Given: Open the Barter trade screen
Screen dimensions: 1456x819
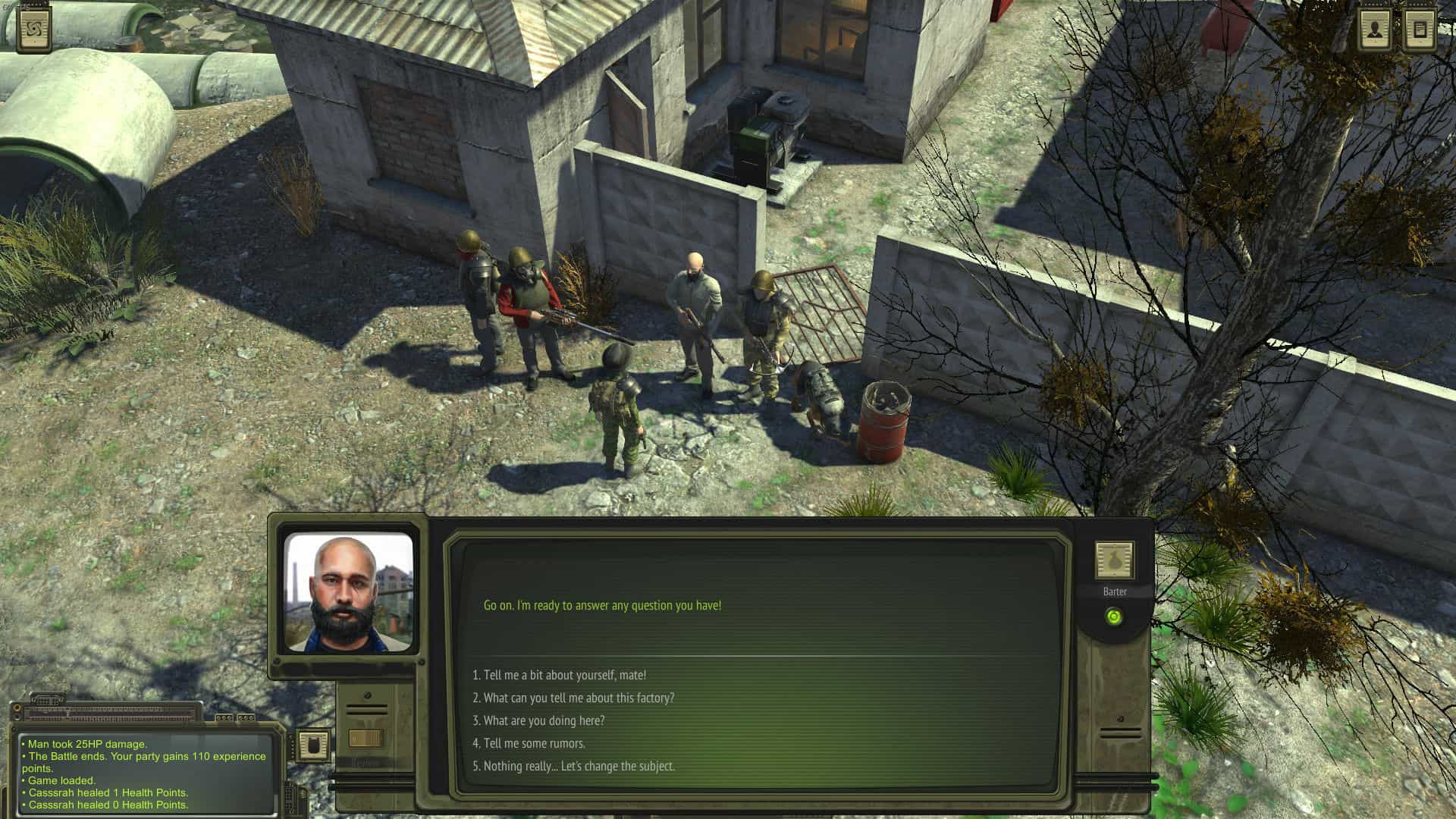Looking at the screenshot, I should click(x=1114, y=561).
